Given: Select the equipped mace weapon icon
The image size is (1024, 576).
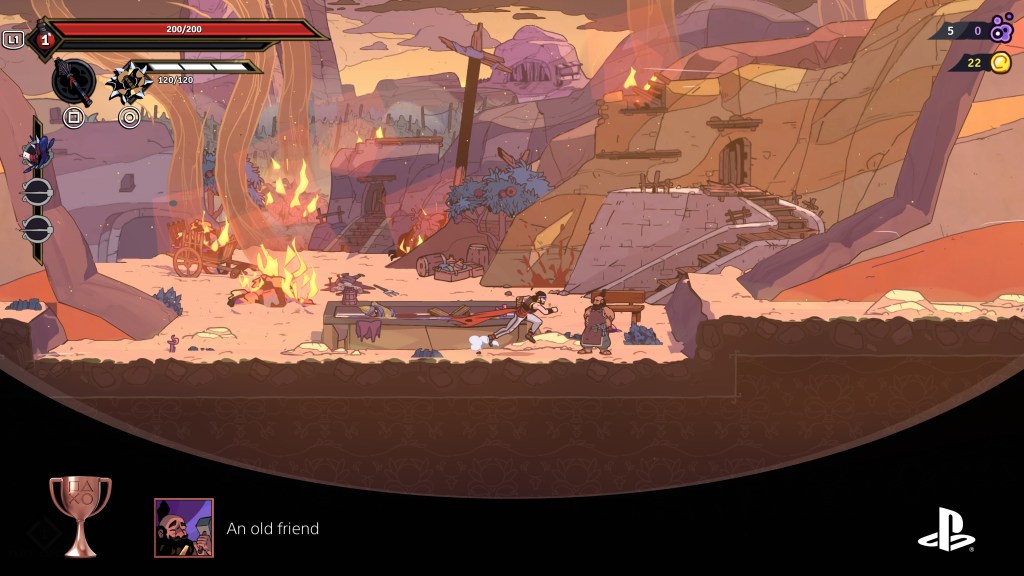Looking at the screenshot, I should (74, 80).
